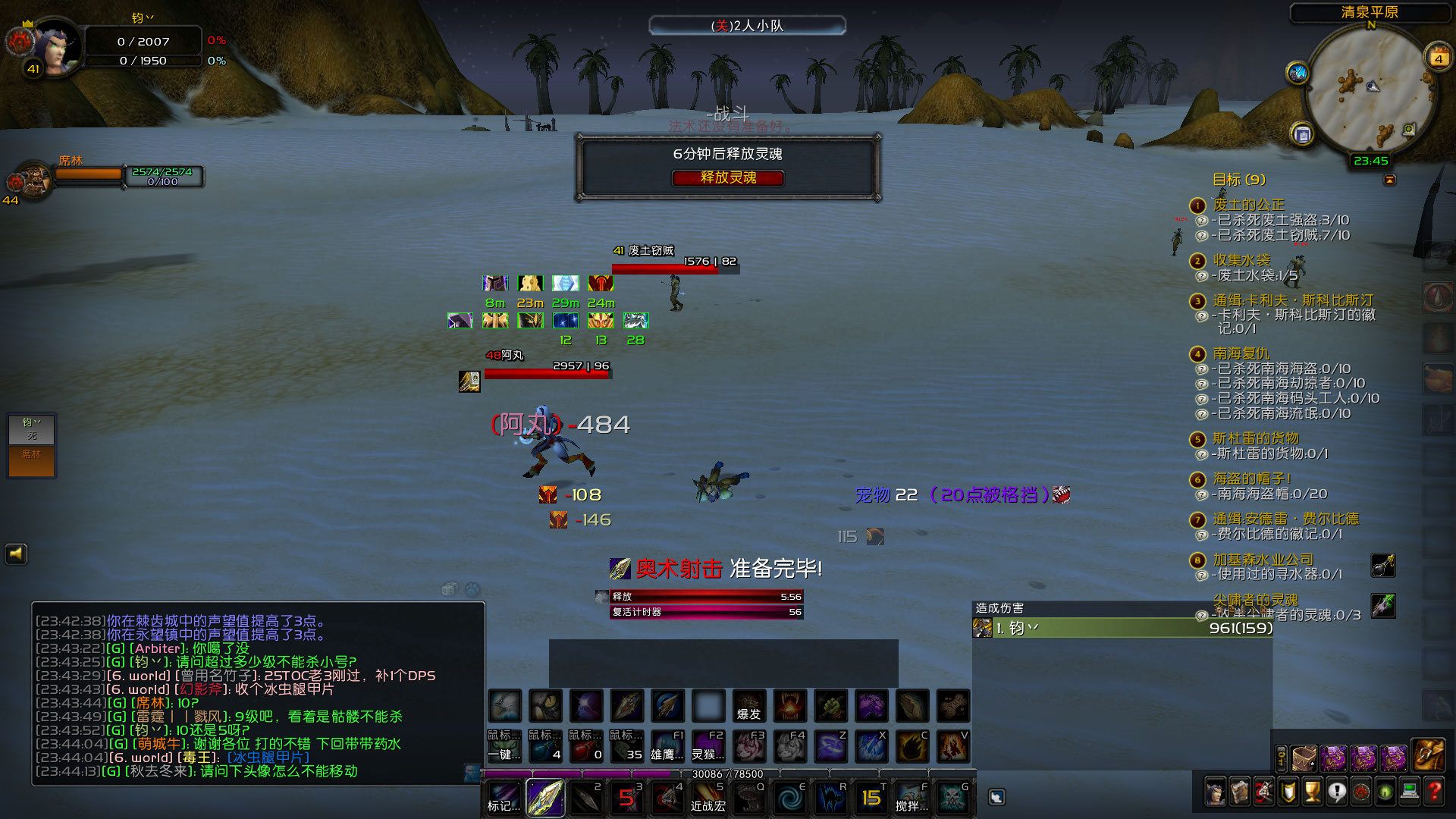
Task: Toggle the speaker icon on the left edge
Action: [x=16, y=554]
